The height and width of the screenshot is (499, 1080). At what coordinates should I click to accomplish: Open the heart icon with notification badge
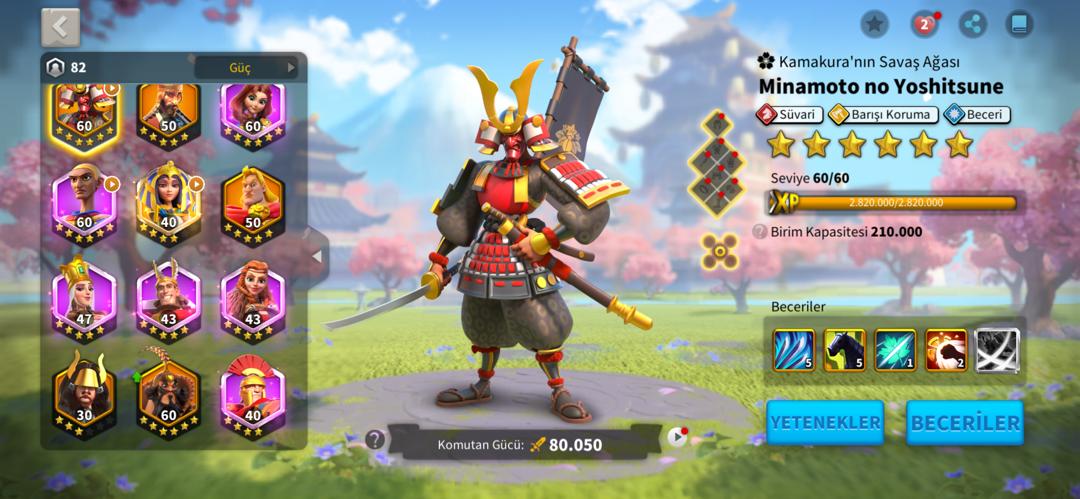tap(923, 24)
